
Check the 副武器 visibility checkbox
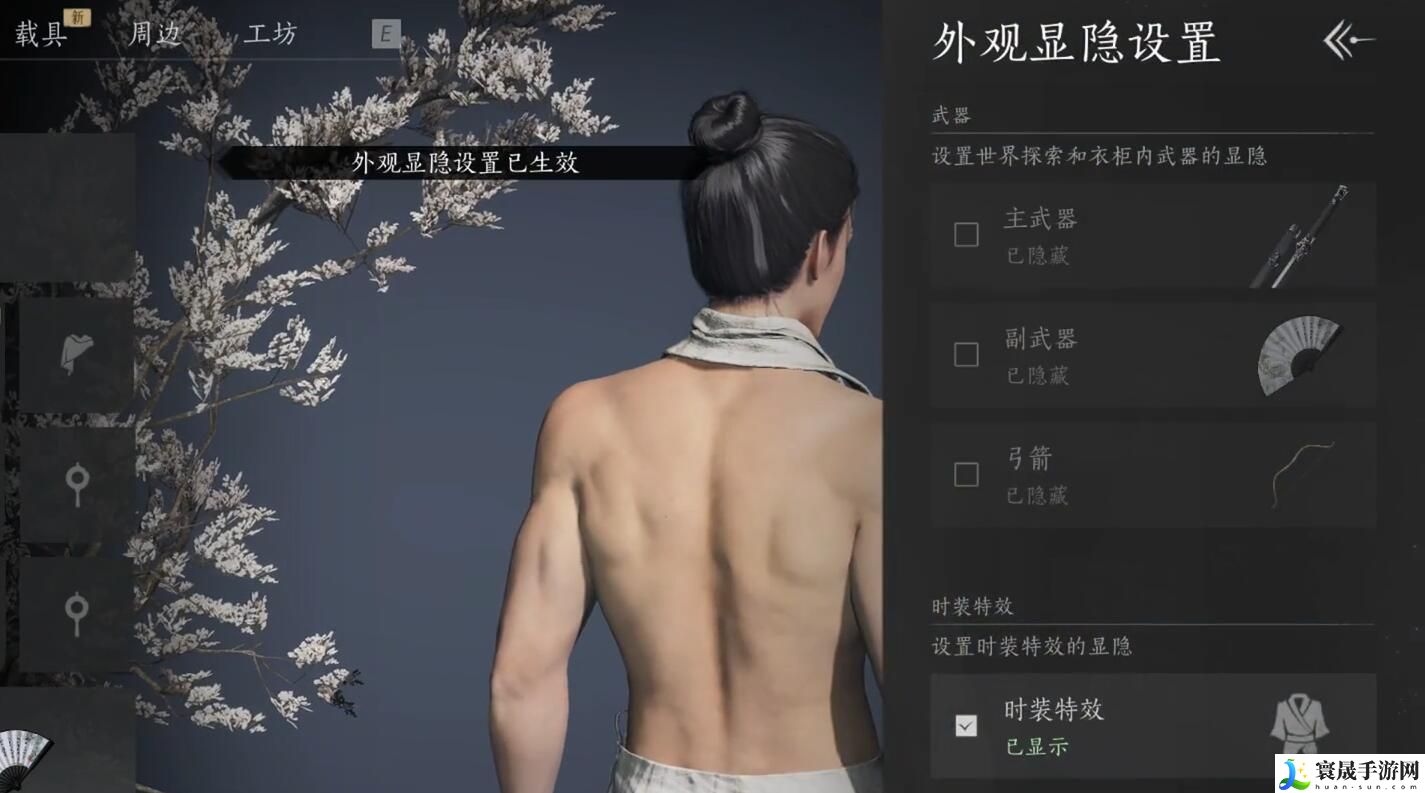(966, 355)
